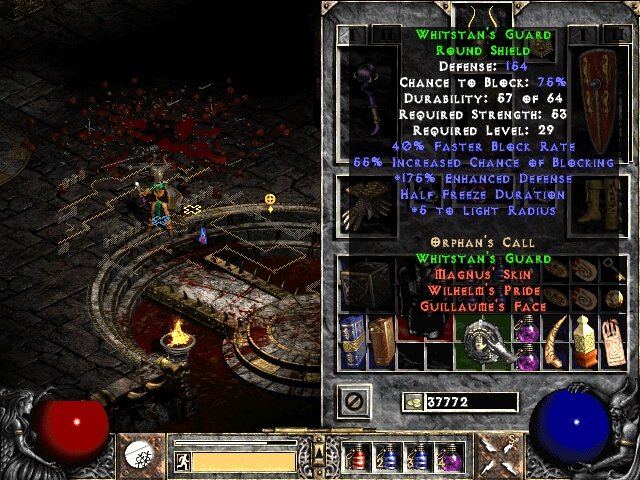Use the purple potion in belt slot 4
This screenshot has height=480, width=640.
(x=448, y=457)
